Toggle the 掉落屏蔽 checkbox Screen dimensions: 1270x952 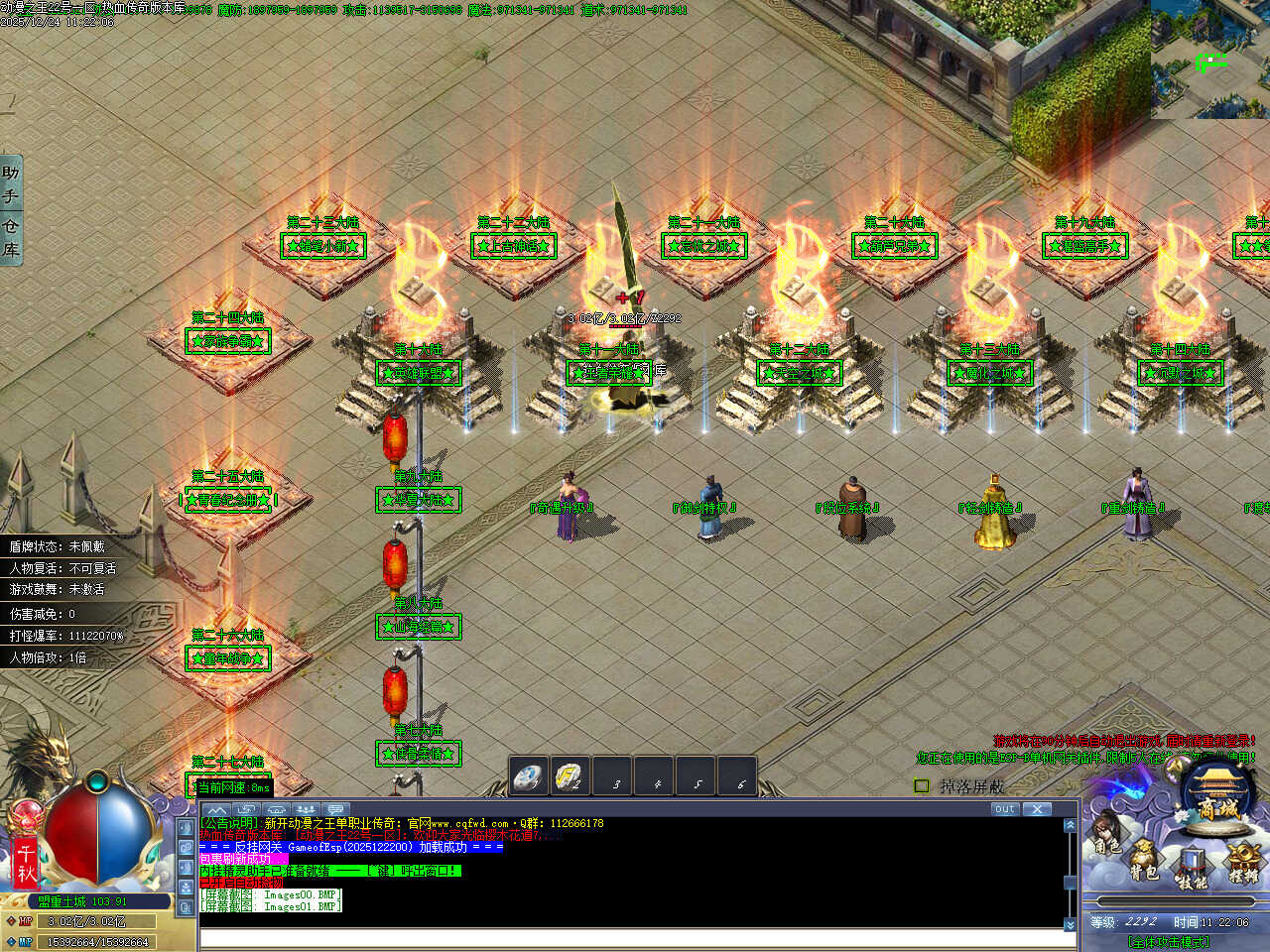[922, 786]
